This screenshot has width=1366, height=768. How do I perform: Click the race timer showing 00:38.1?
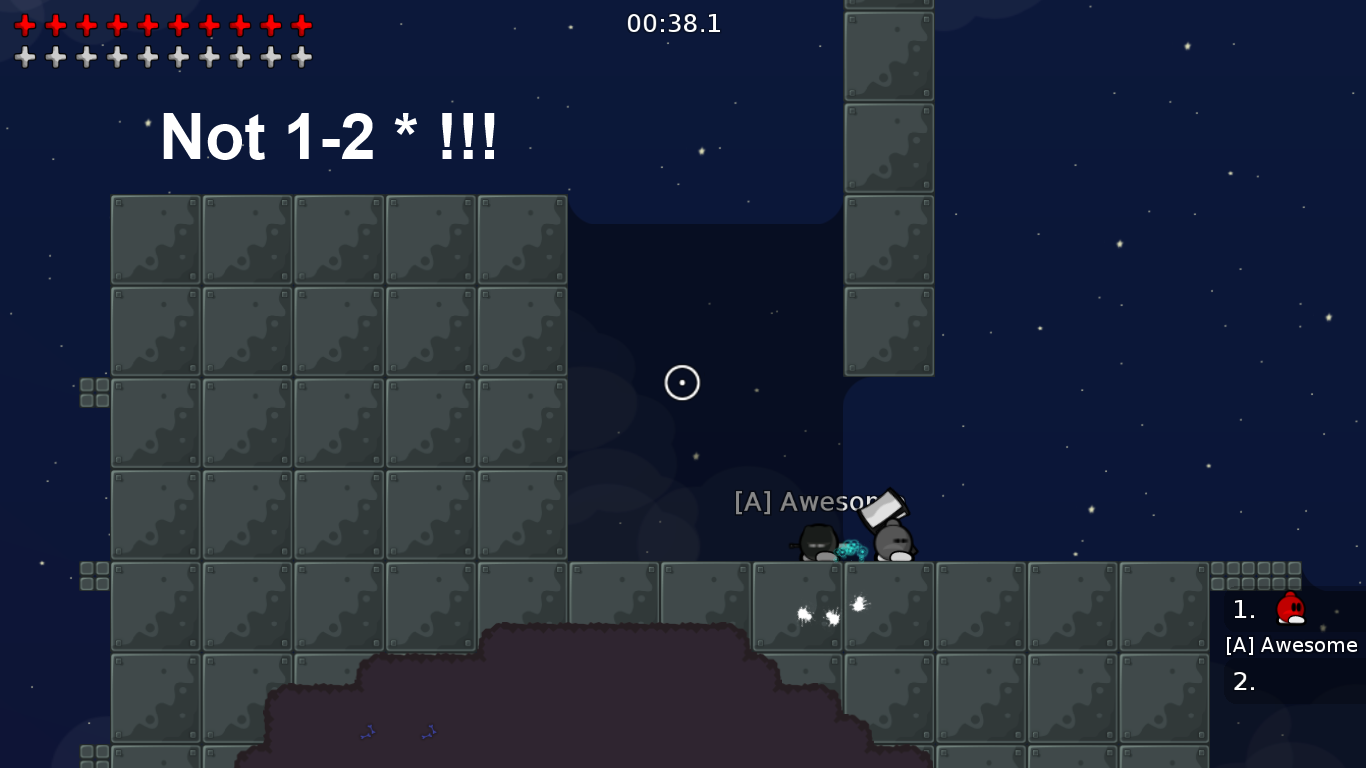[x=674, y=23]
